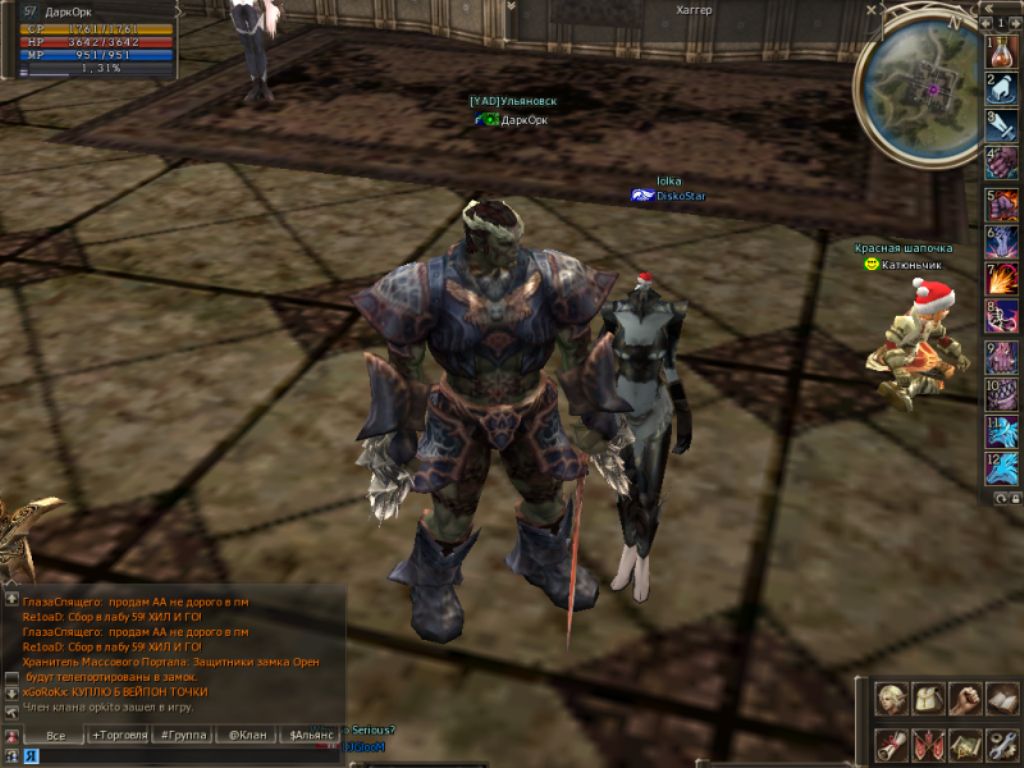Open the #Группа chat tab
The width and height of the screenshot is (1024, 768).
pyautogui.click(x=181, y=735)
